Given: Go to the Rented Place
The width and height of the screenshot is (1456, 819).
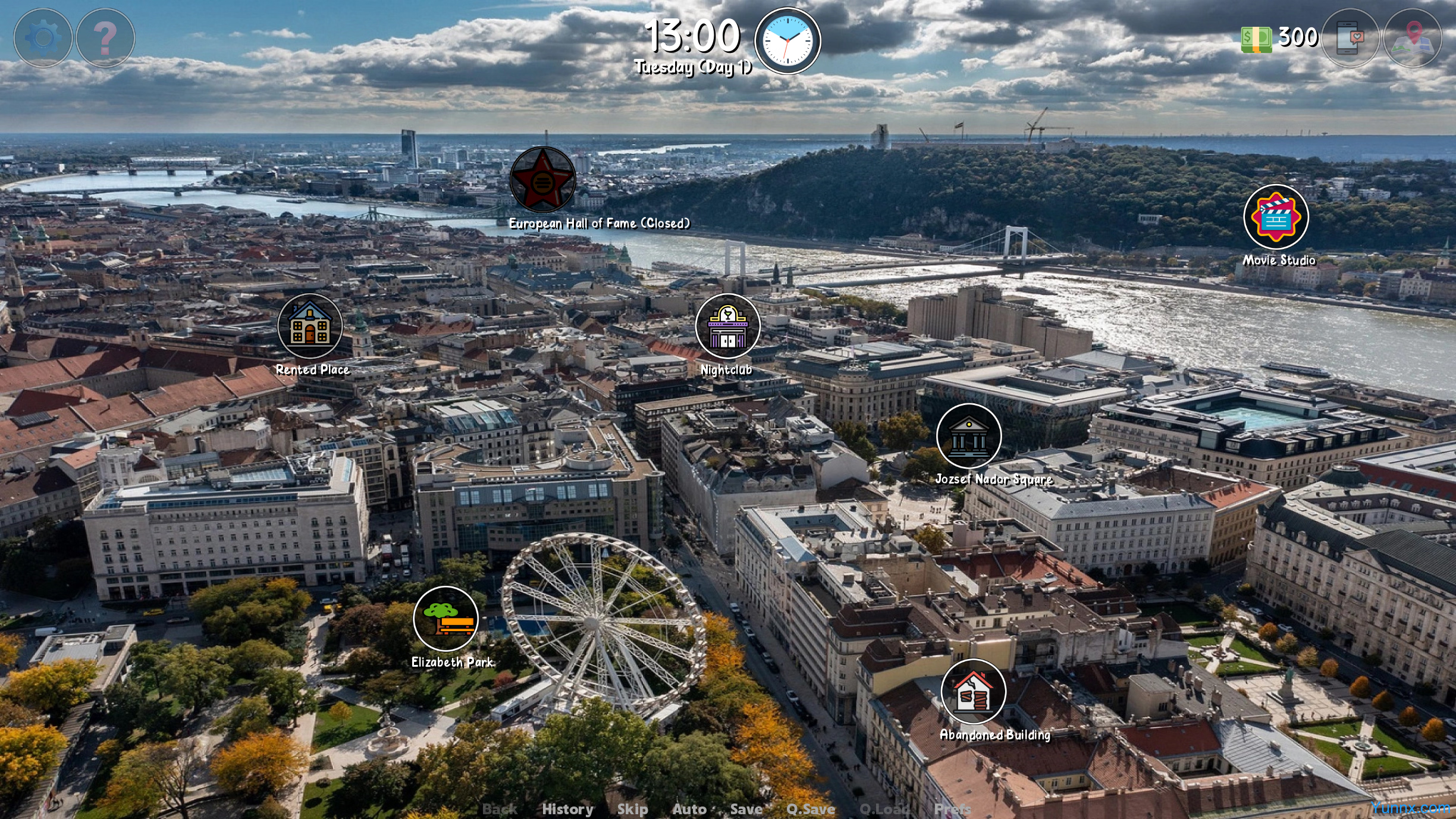Looking at the screenshot, I should [x=310, y=326].
